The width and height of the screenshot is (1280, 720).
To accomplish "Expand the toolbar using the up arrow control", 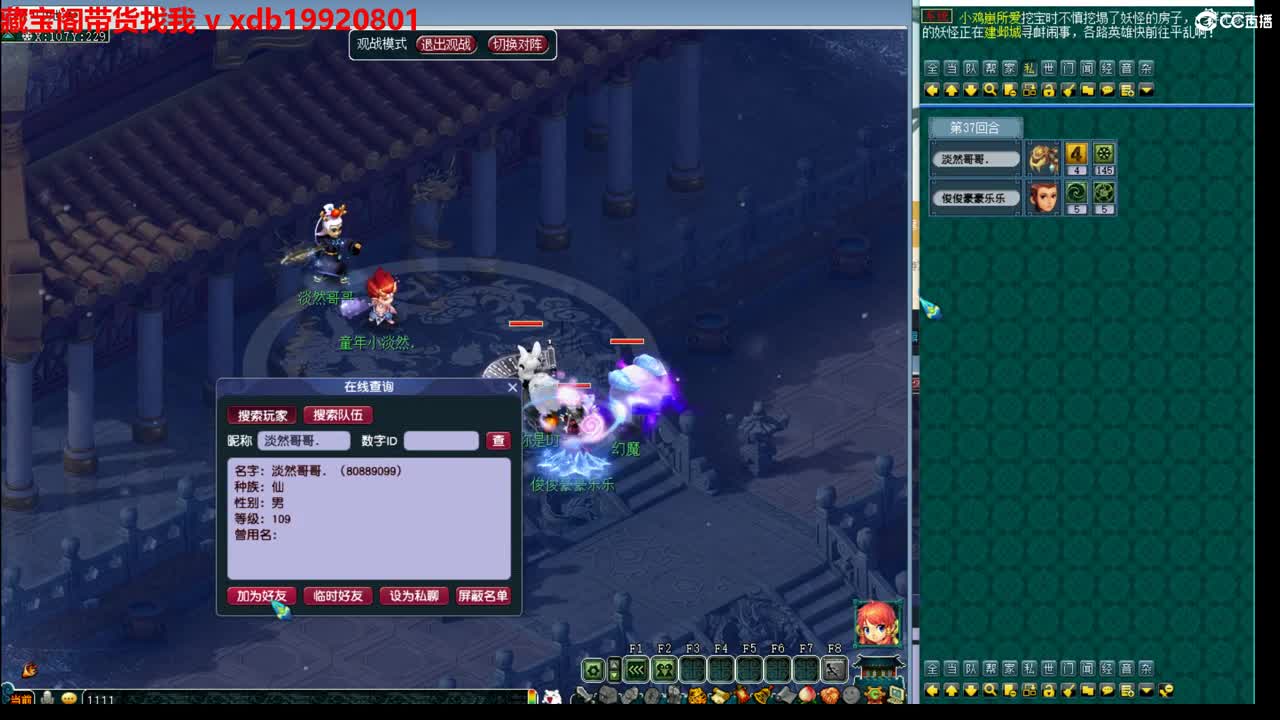I will pos(615,663).
